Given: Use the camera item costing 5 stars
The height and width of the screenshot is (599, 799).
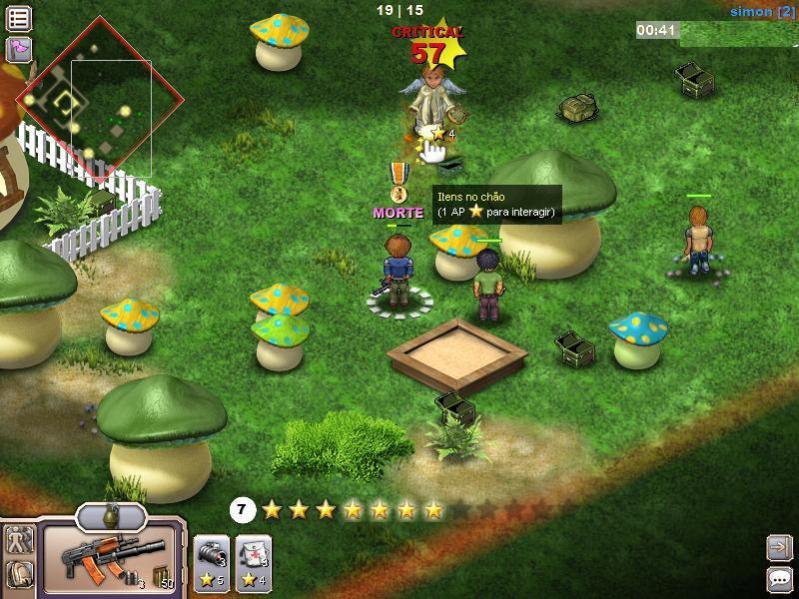Looking at the screenshot, I should [x=211, y=562].
